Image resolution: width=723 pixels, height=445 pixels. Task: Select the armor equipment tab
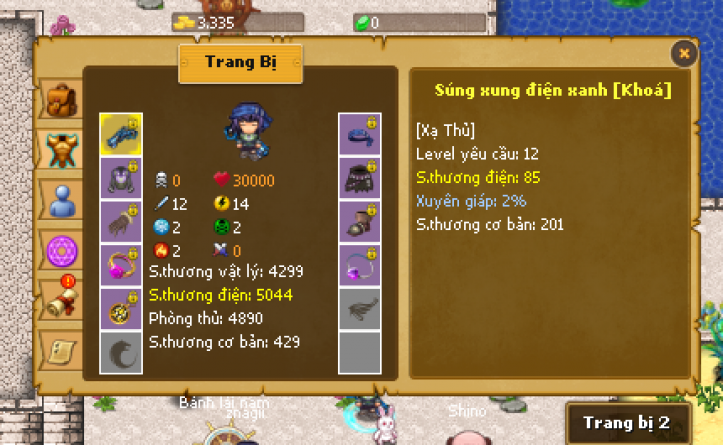click(62, 150)
